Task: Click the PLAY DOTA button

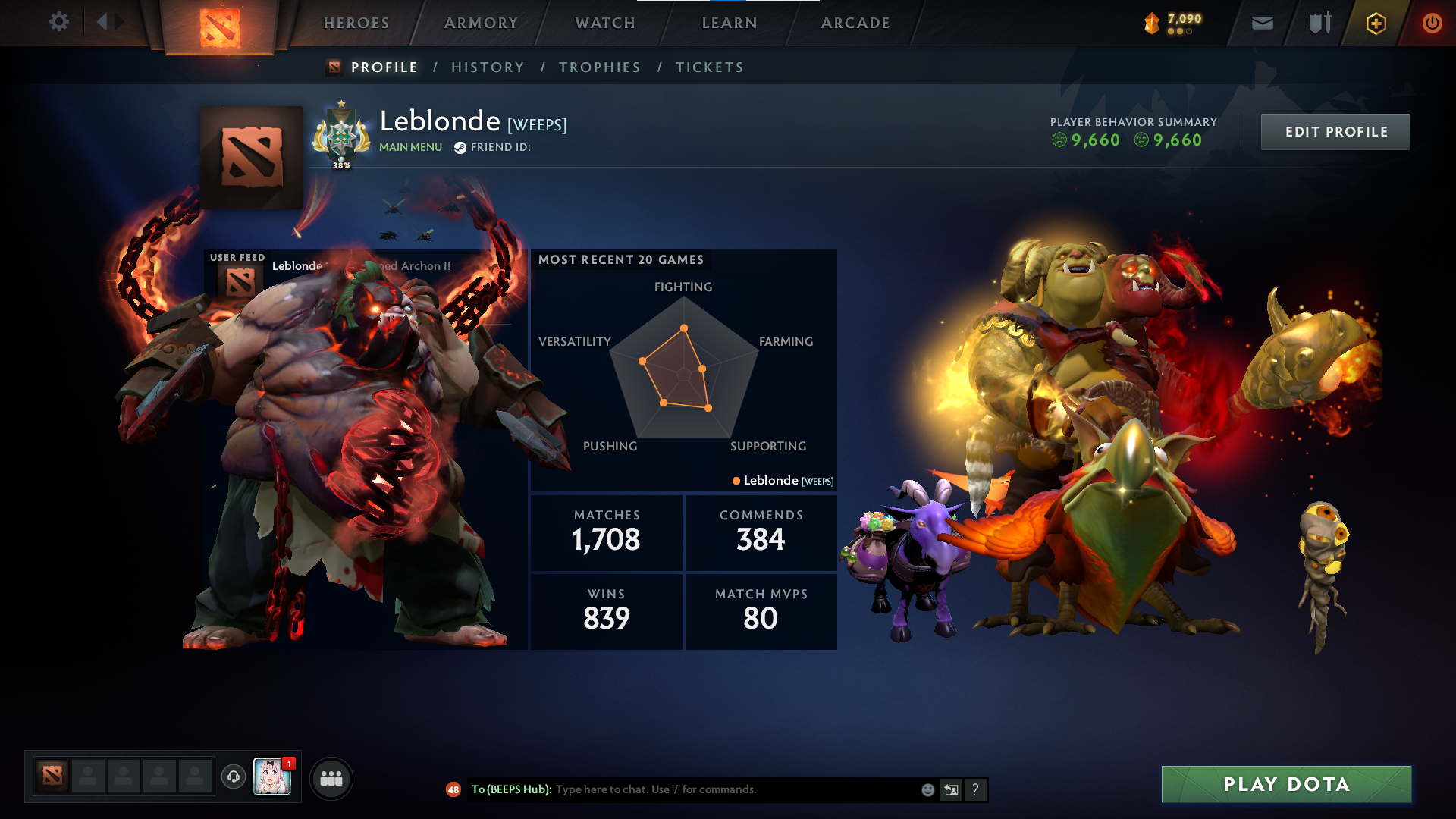Action: click(x=1286, y=784)
